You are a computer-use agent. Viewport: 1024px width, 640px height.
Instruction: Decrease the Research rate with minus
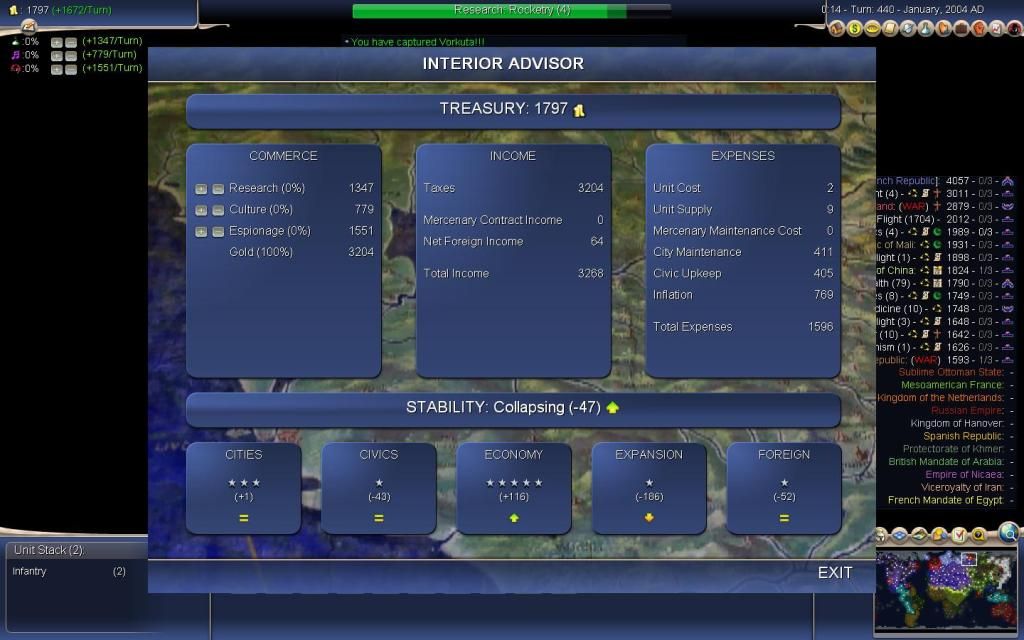click(217, 188)
